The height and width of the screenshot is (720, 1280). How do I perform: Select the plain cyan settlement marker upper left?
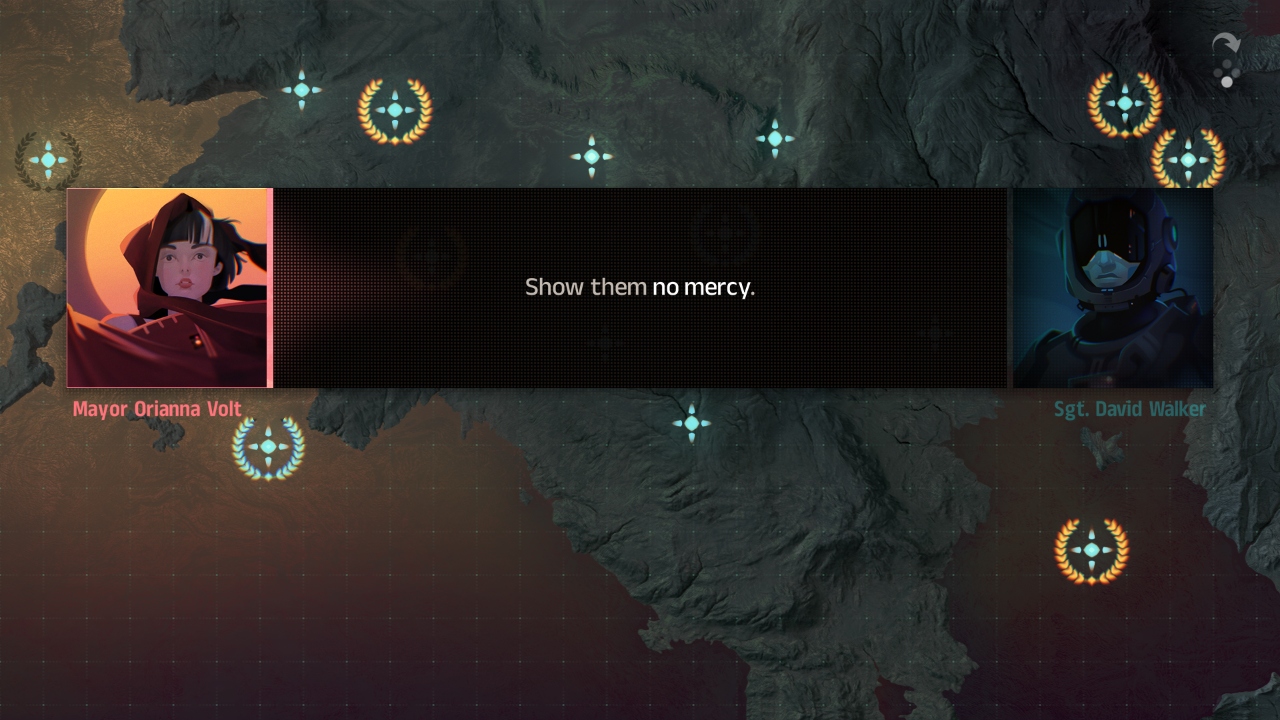tap(301, 90)
